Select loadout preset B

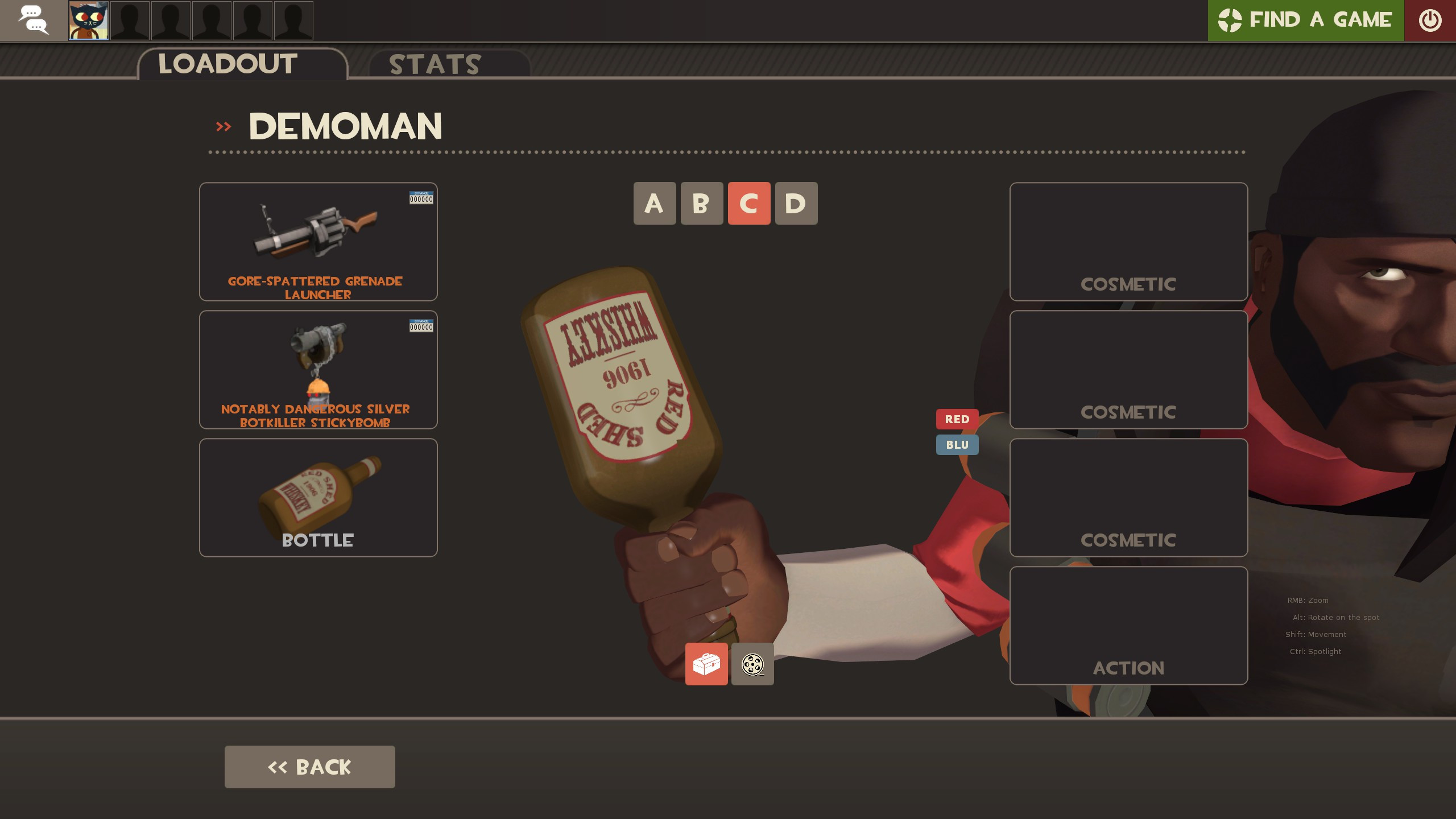[x=702, y=204]
